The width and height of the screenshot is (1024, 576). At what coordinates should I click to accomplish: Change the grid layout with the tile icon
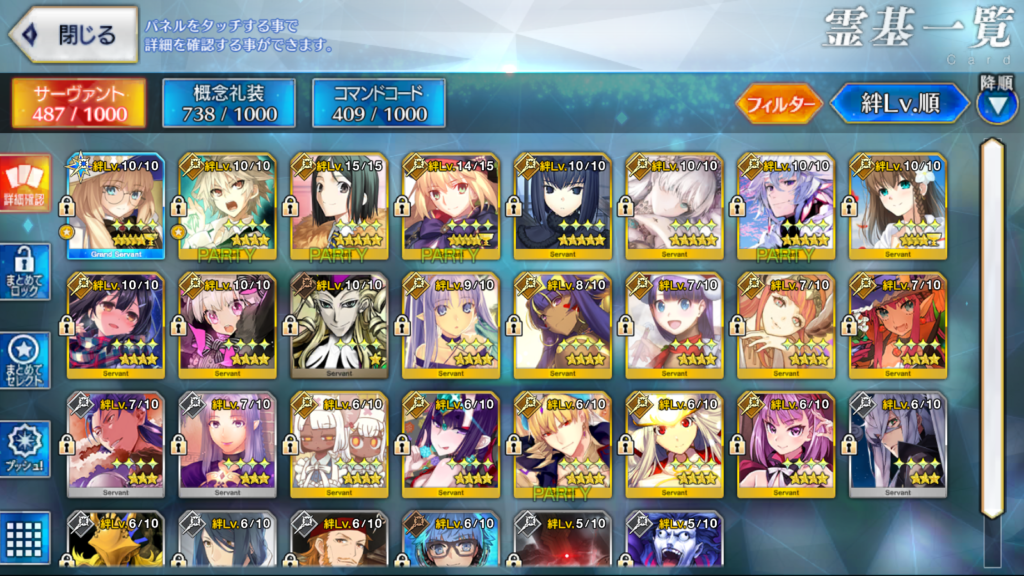(25, 538)
